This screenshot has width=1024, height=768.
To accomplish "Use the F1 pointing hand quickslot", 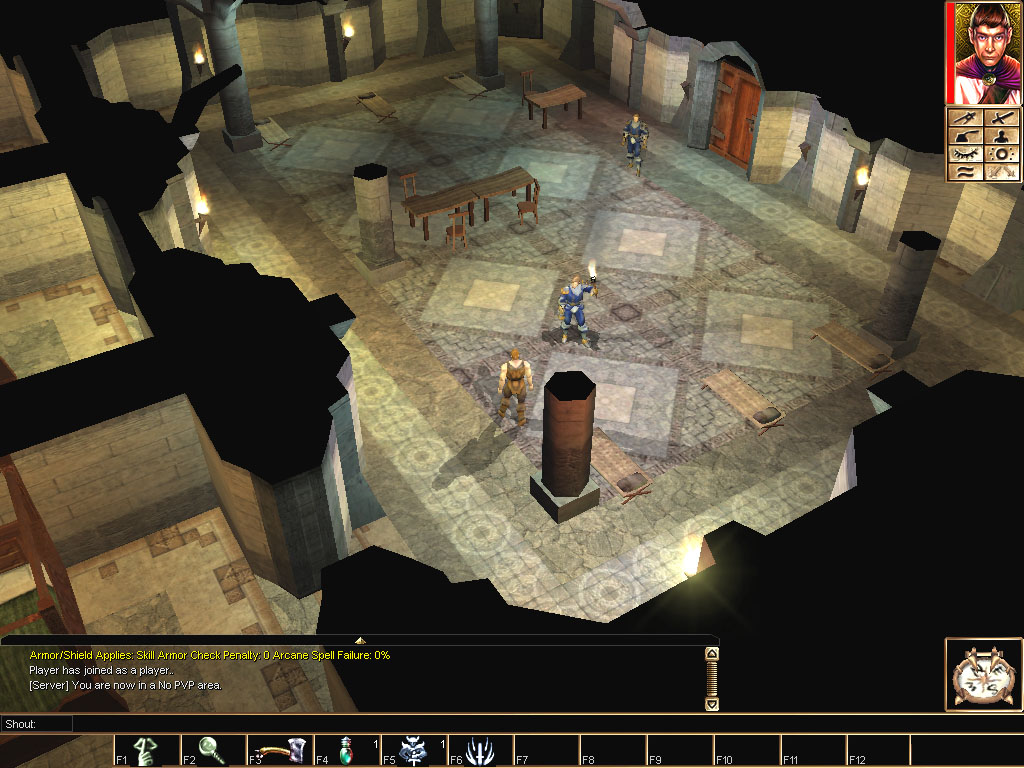I will (145, 751).
